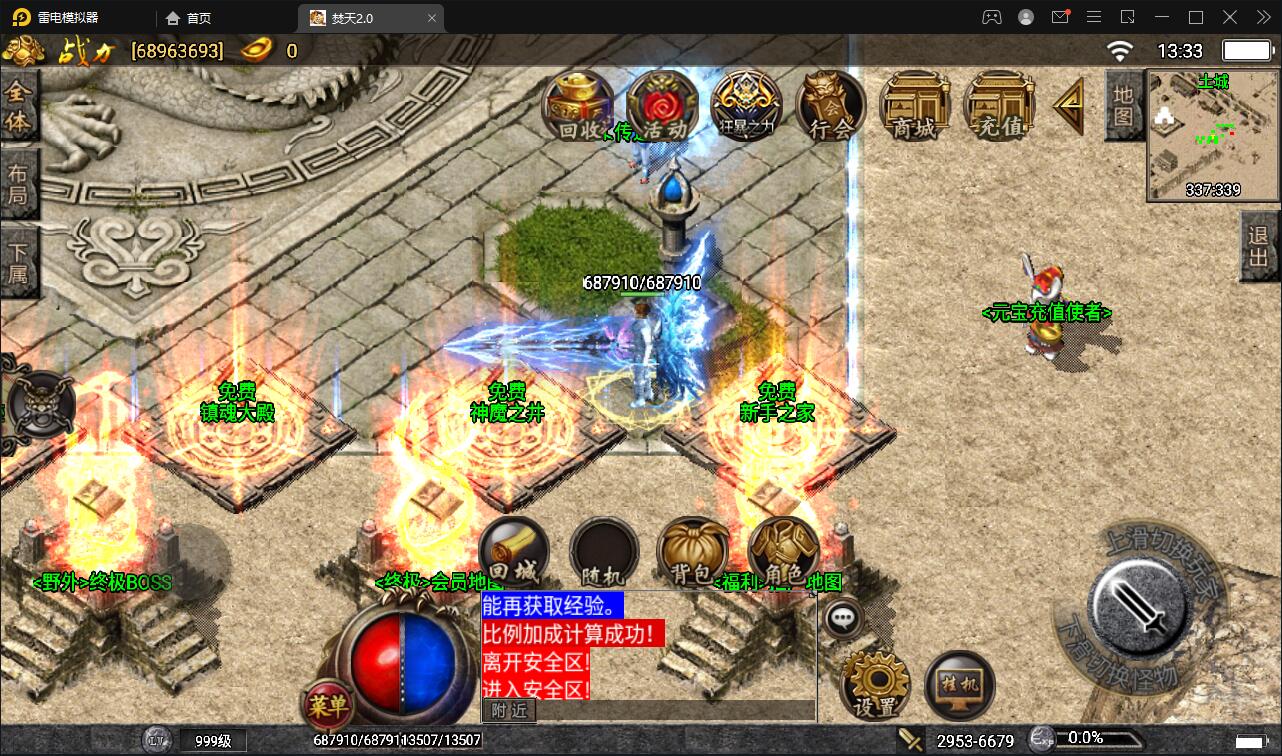Activate the 狂暴之力 power icon
Screen dimensions: 1282x756
[746, 103]
